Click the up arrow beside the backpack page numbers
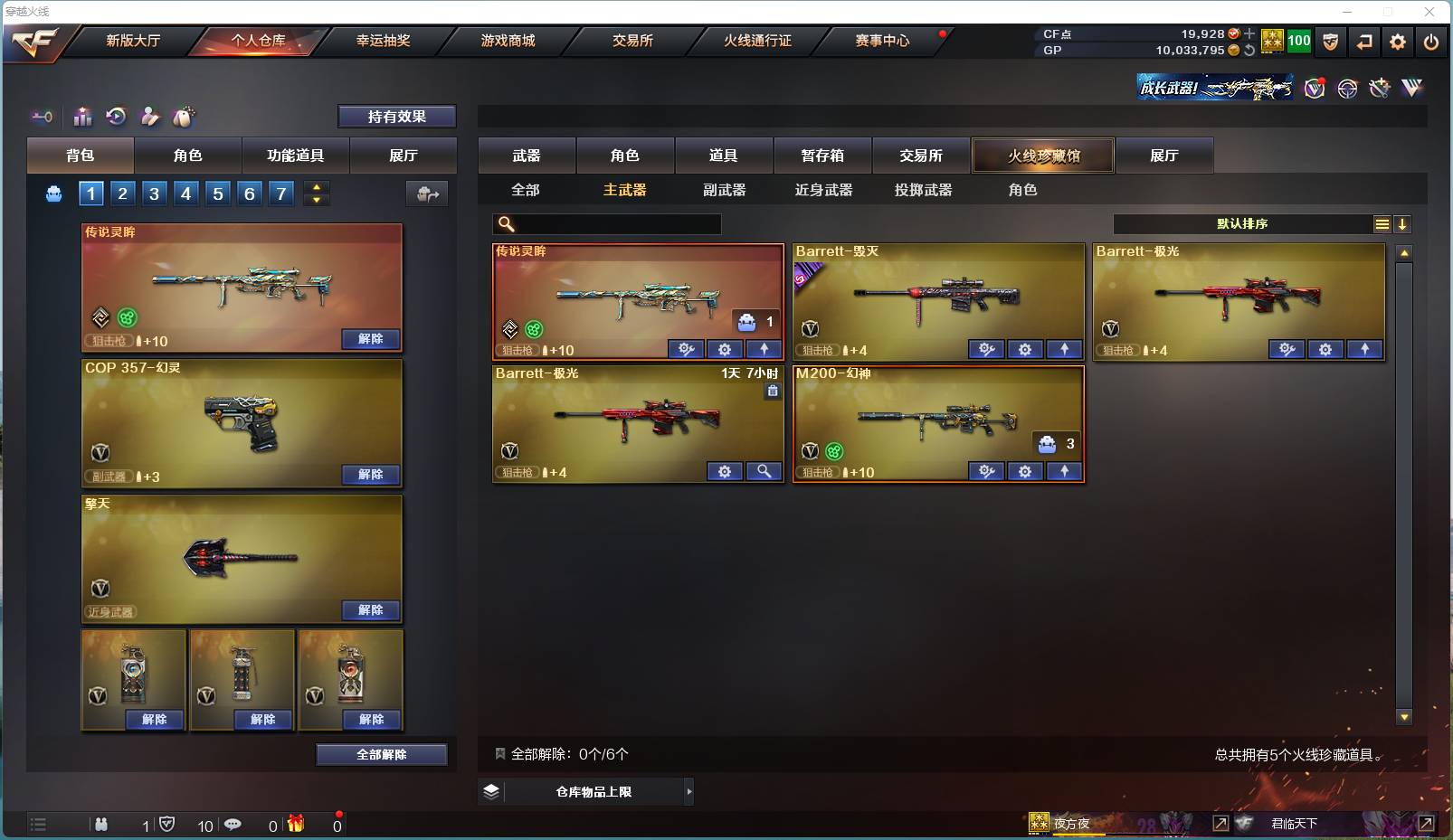 pos(316,186)
